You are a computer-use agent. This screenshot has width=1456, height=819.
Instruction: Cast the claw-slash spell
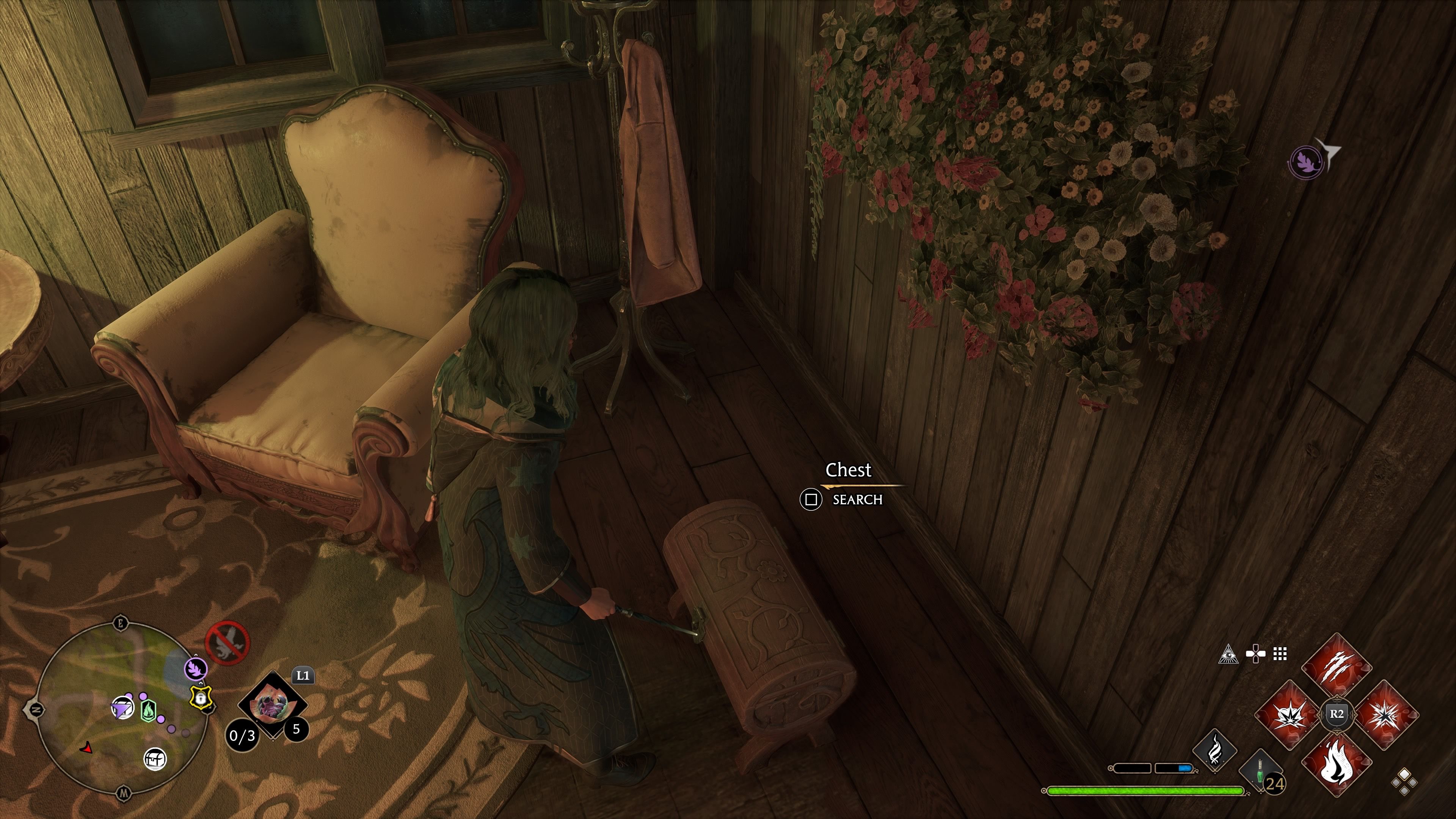(x=1337, y=667)
